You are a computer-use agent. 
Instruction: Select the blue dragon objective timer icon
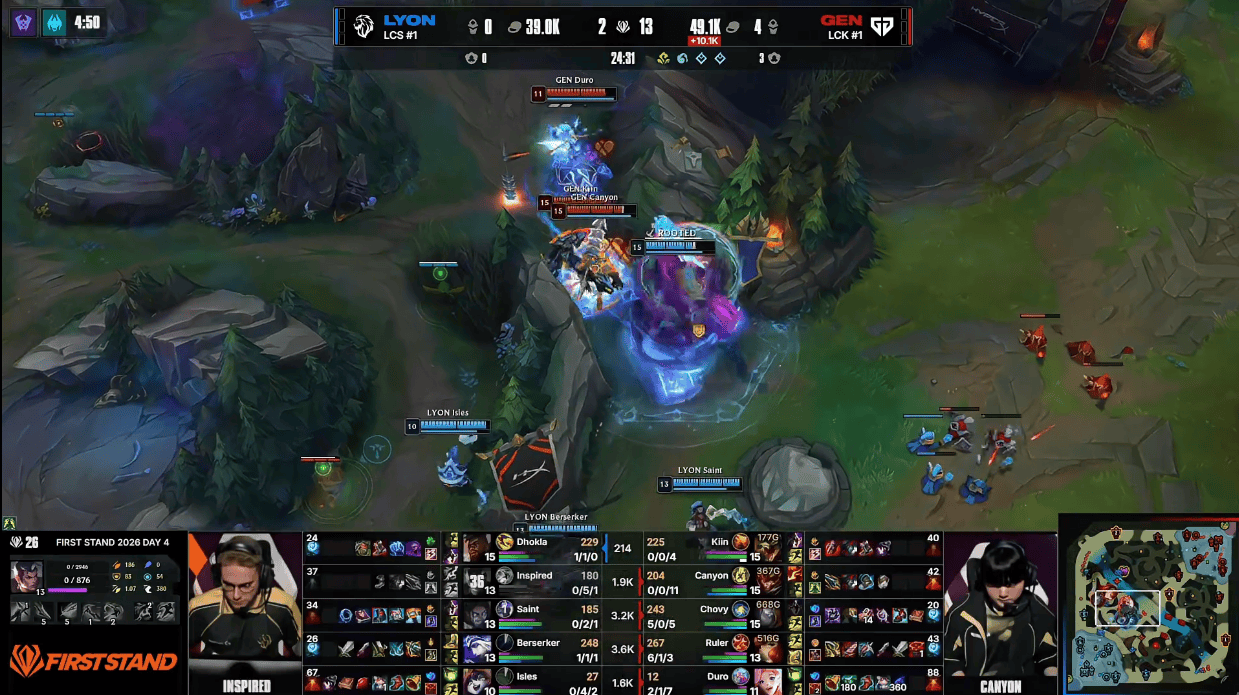(54, 22)
